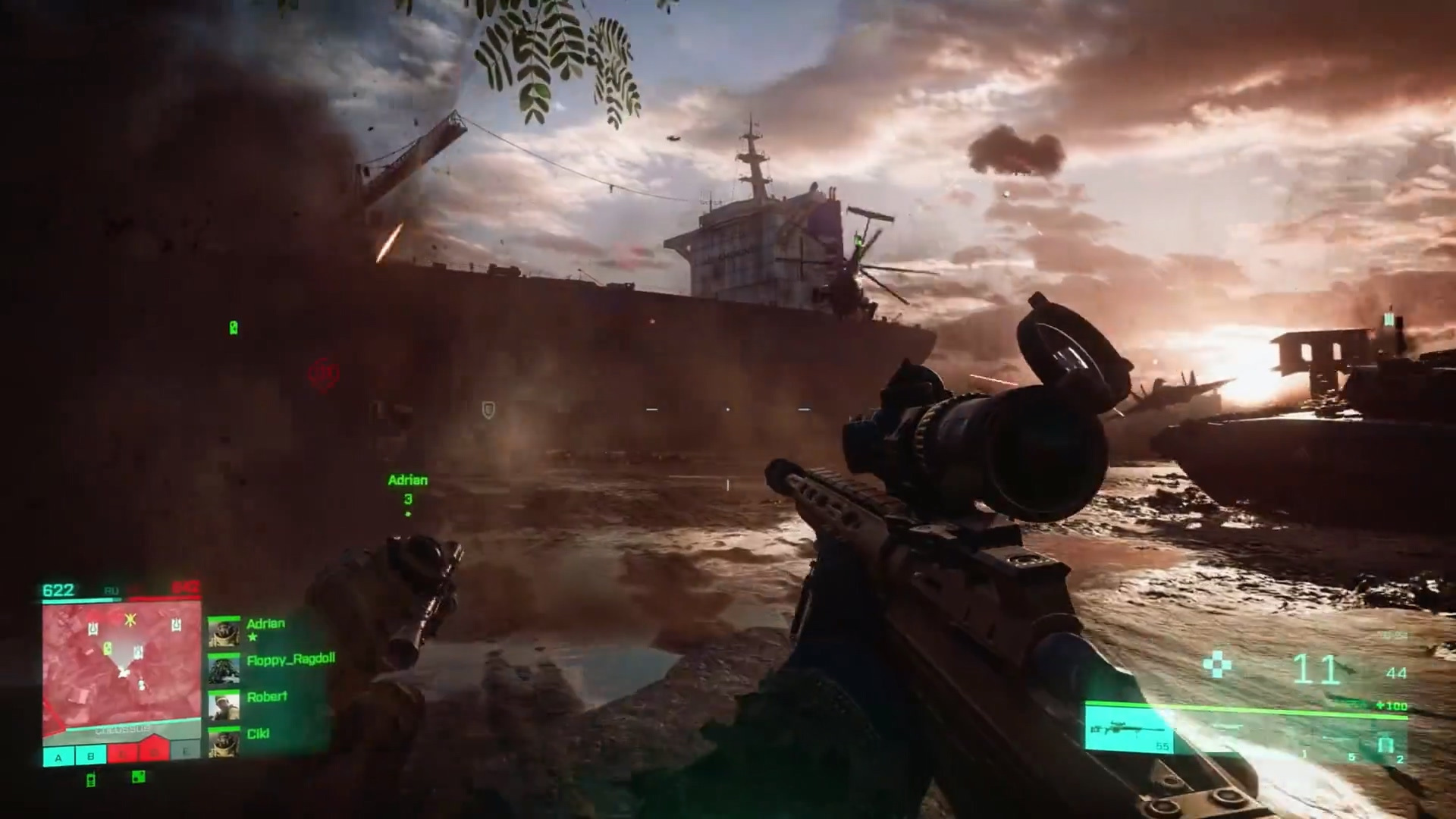The width and height of the screenshot is (1456, 819).
Task: Click the red tactical minimap
Action: (x=121, y=667)
